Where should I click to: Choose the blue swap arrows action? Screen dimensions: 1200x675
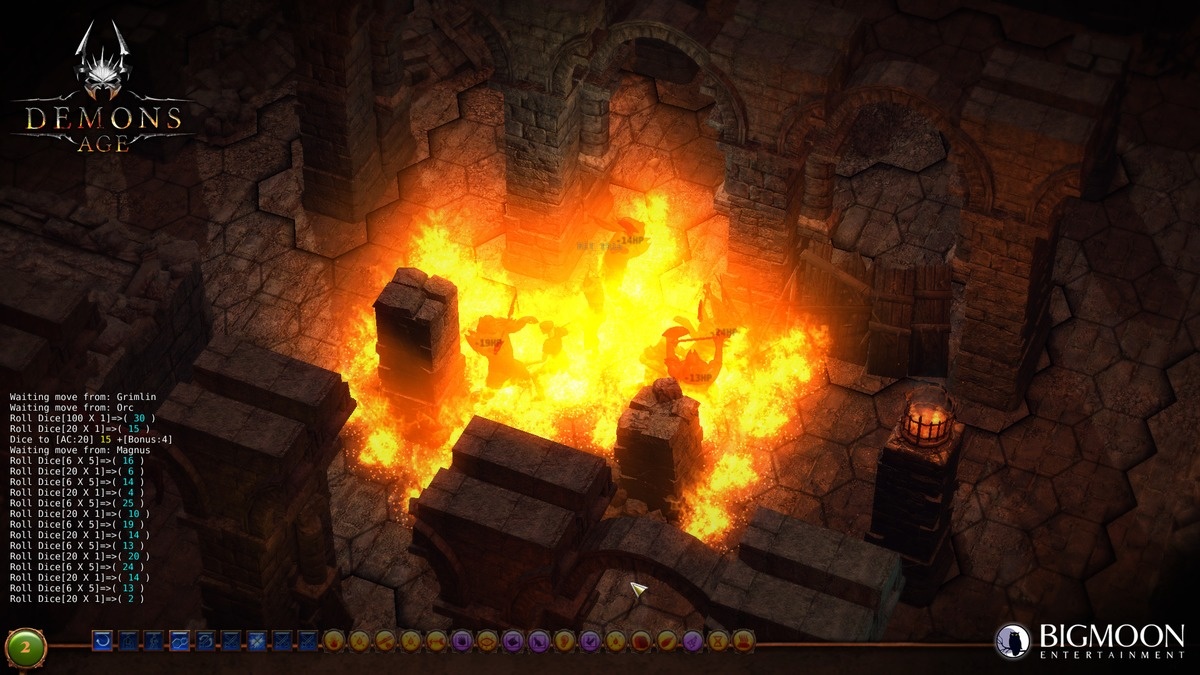point(205,640)
